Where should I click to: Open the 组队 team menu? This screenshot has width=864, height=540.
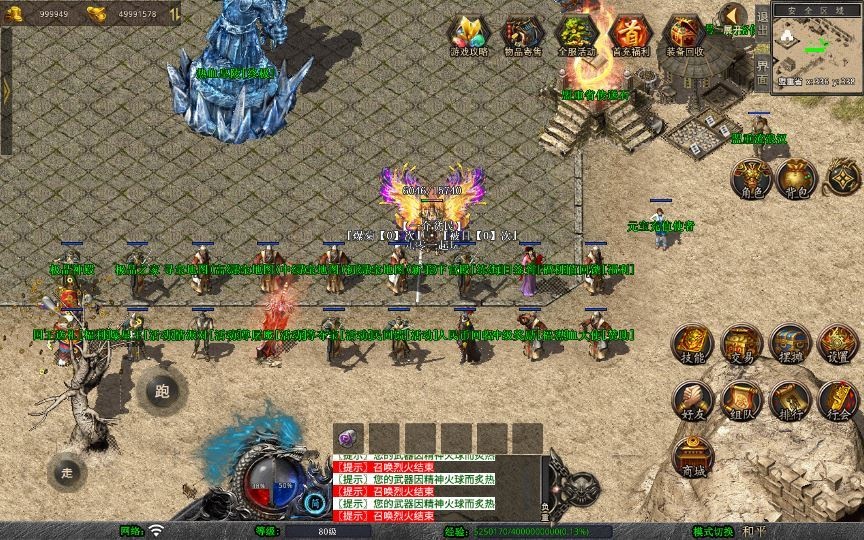(741, 399)
